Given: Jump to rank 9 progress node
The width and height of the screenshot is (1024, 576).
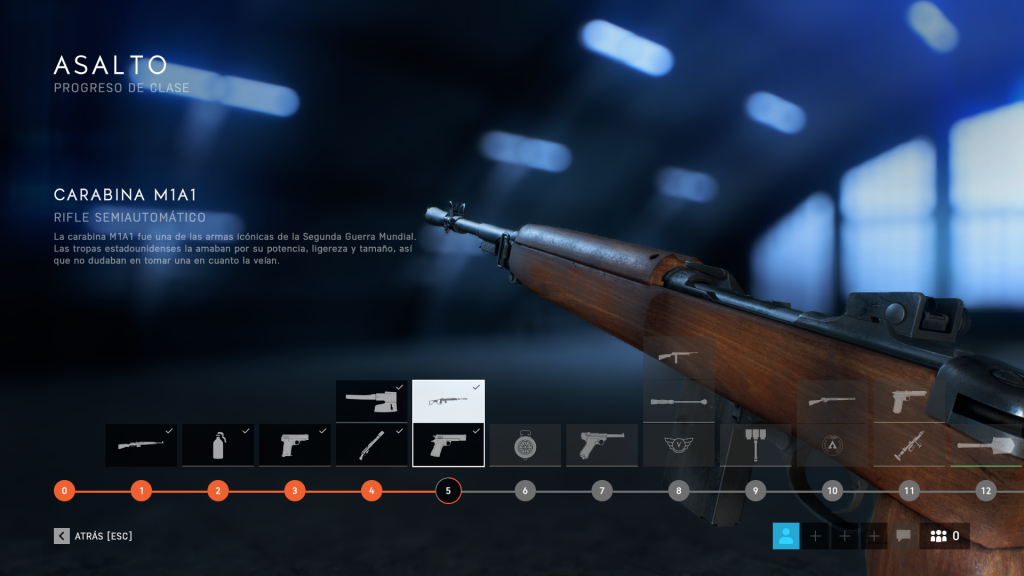Looking at the screenshot, I should pos(755,491).
